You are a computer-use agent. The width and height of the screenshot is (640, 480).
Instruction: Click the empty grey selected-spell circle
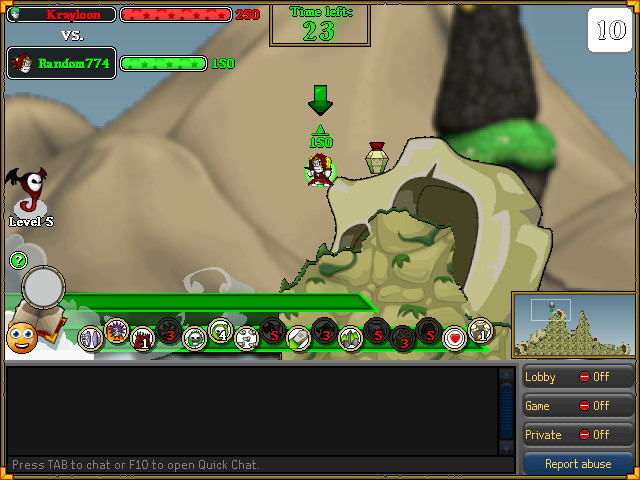[x=44, y=288]
